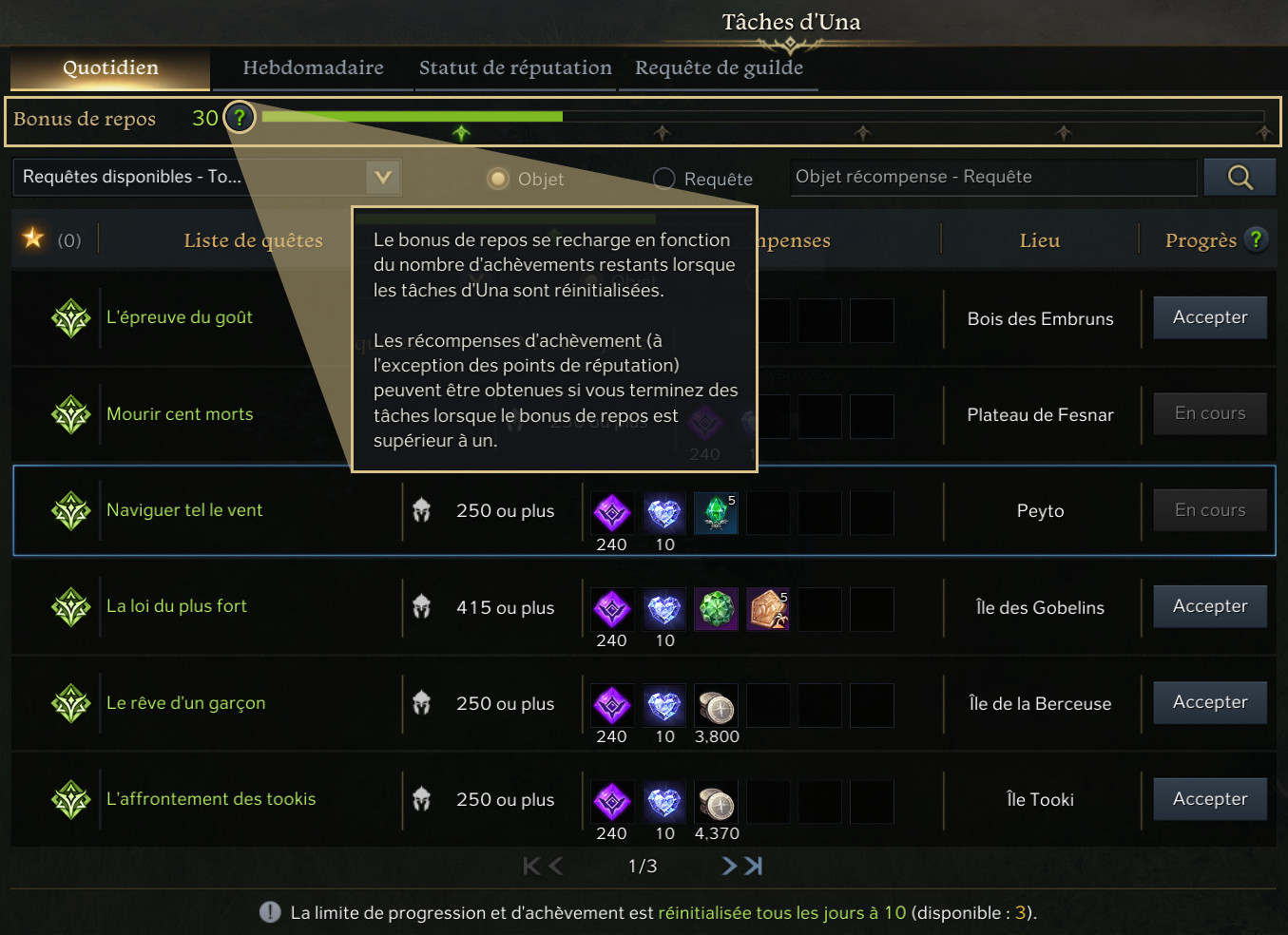The image size is (1288, 935).
Task: Accept the Le rêve d'un garçon quest
Action: click(x=1209, y=702)
